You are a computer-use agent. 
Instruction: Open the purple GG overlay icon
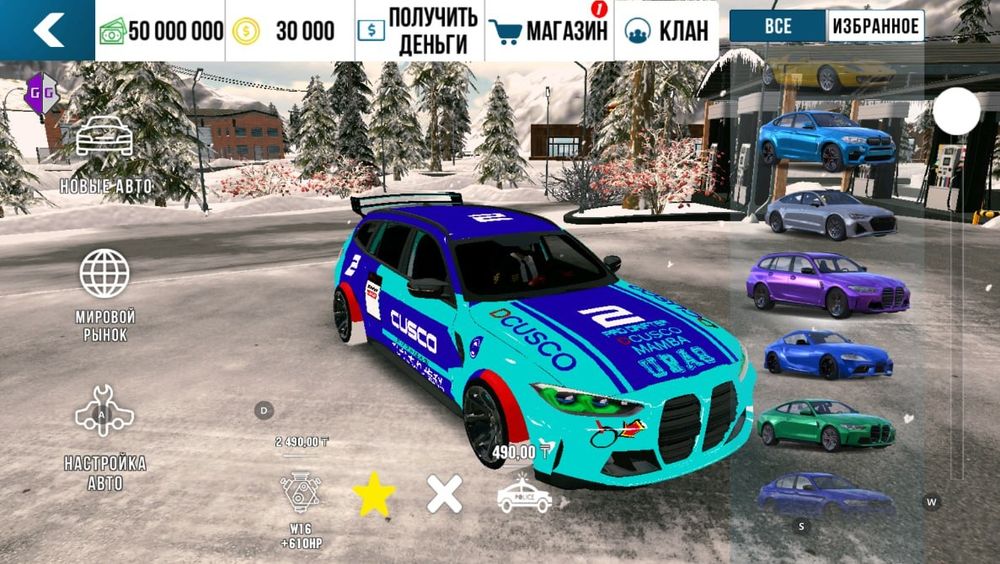tap(42, 92)
